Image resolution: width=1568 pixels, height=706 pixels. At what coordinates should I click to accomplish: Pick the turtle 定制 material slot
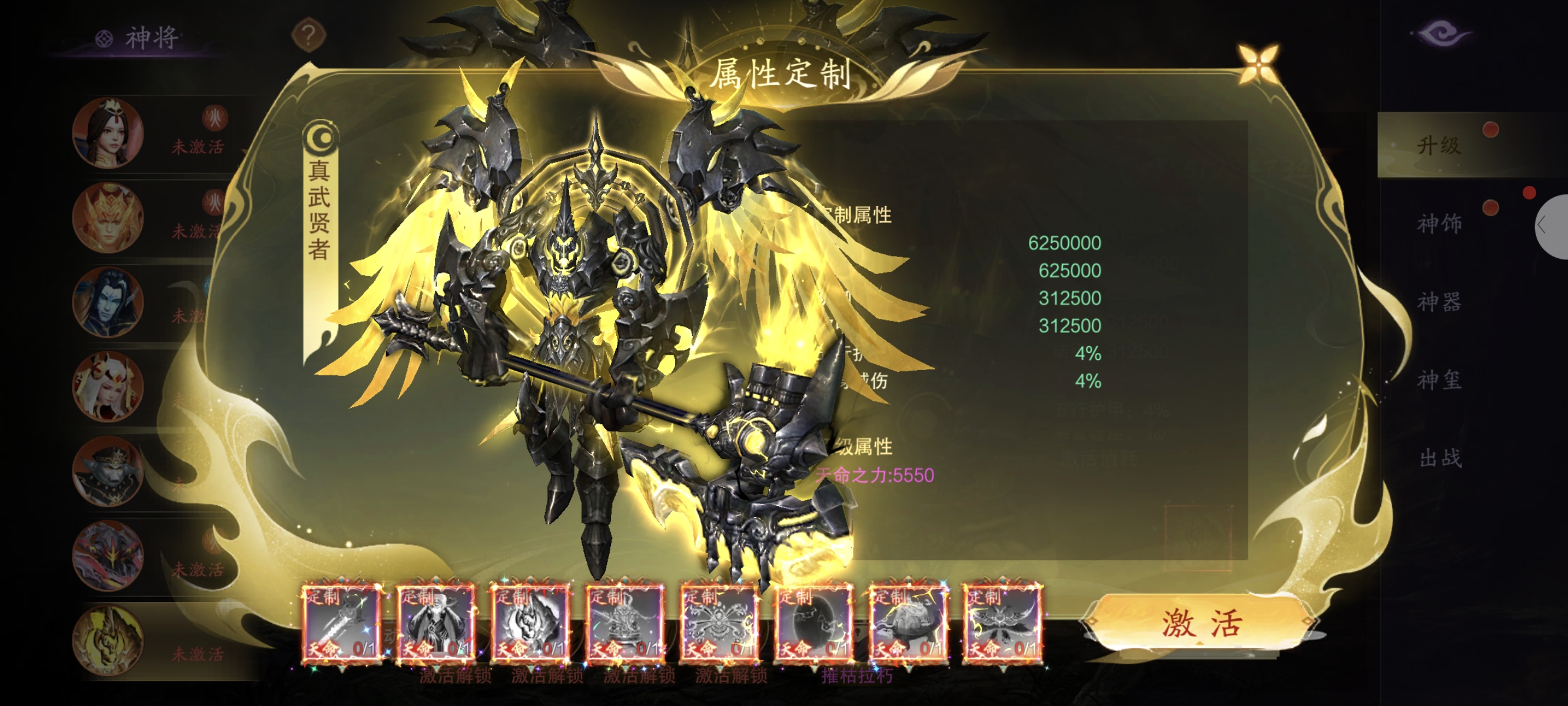click(x=907, y=622)
